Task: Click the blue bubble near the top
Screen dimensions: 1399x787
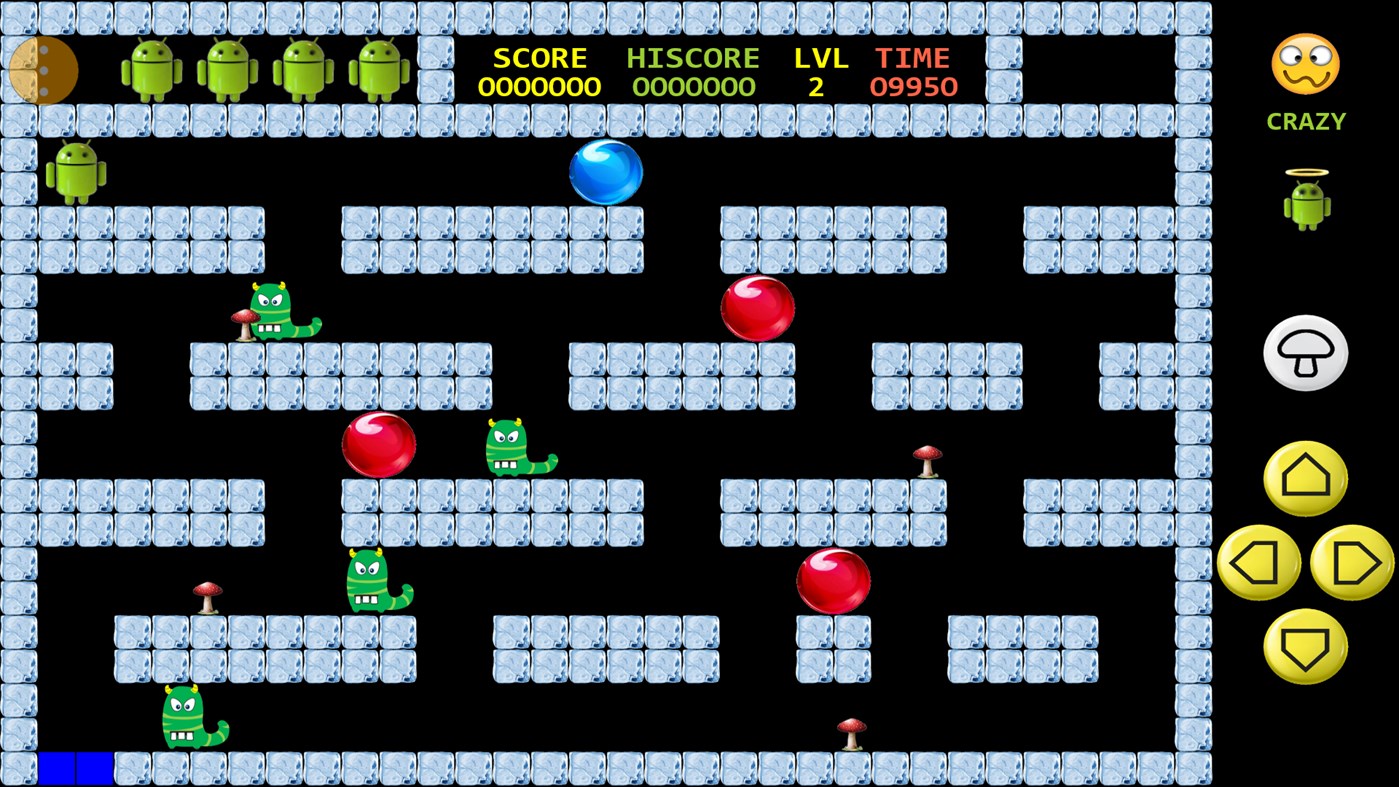Action: click(606, 170)
